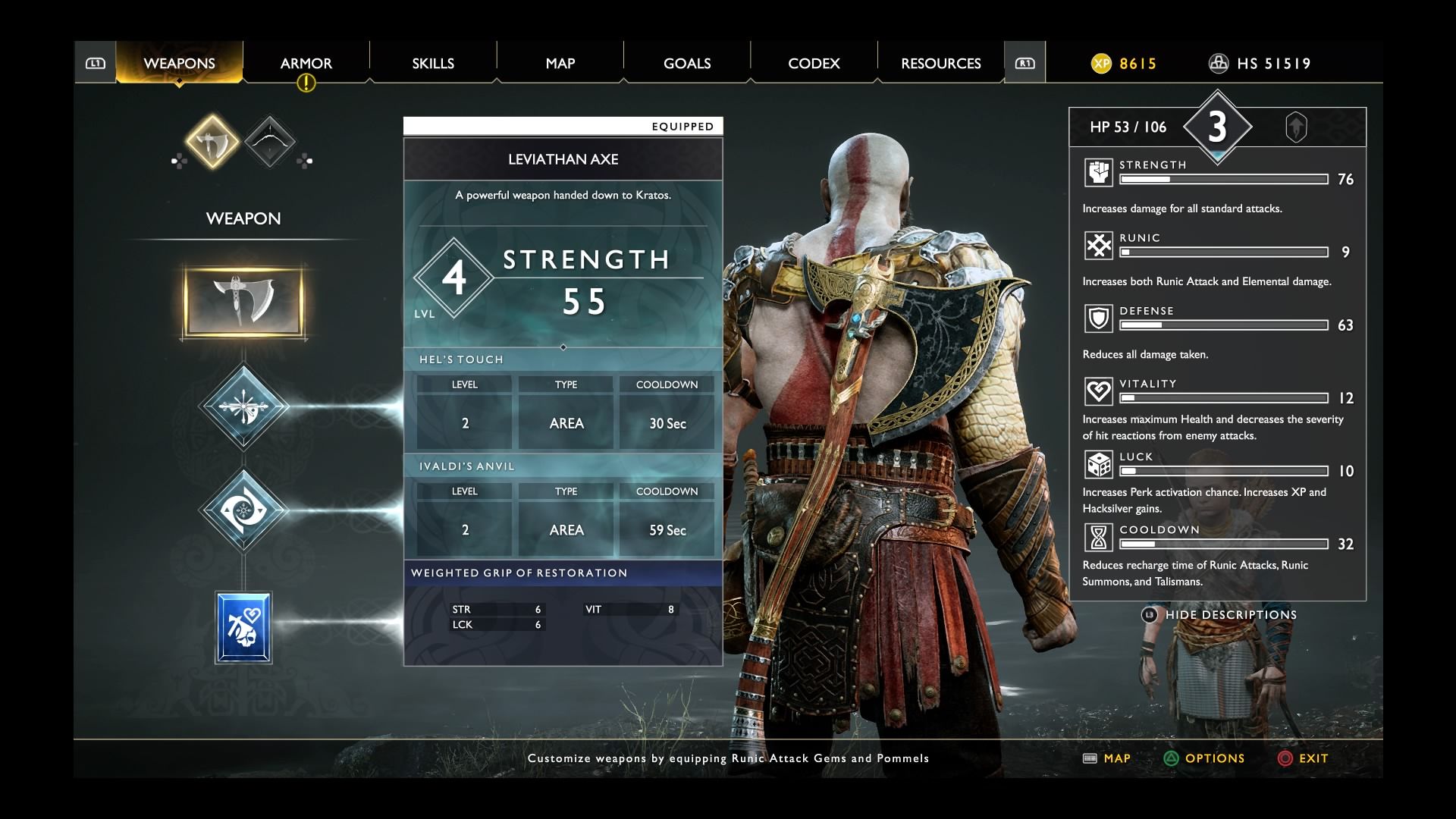The height and width of the screenshot is (819, 1456).
Task: Hide the stat descriptions
Action: pyautogui.click(x=1229, y=615)
